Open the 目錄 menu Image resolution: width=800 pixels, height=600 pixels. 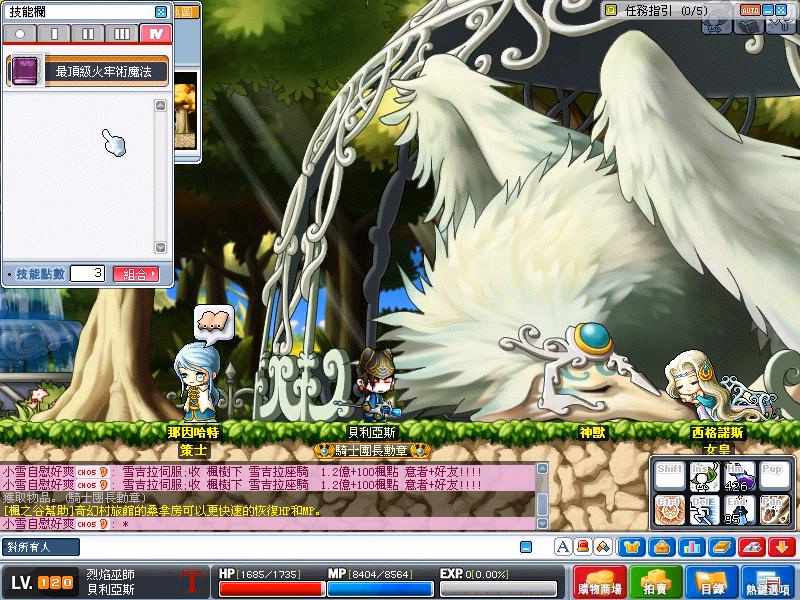(711, 583)
